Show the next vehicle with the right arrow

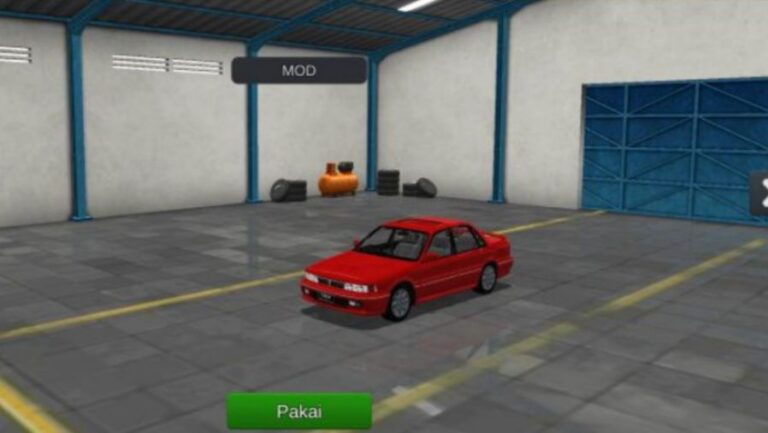[x=759, y=194]
